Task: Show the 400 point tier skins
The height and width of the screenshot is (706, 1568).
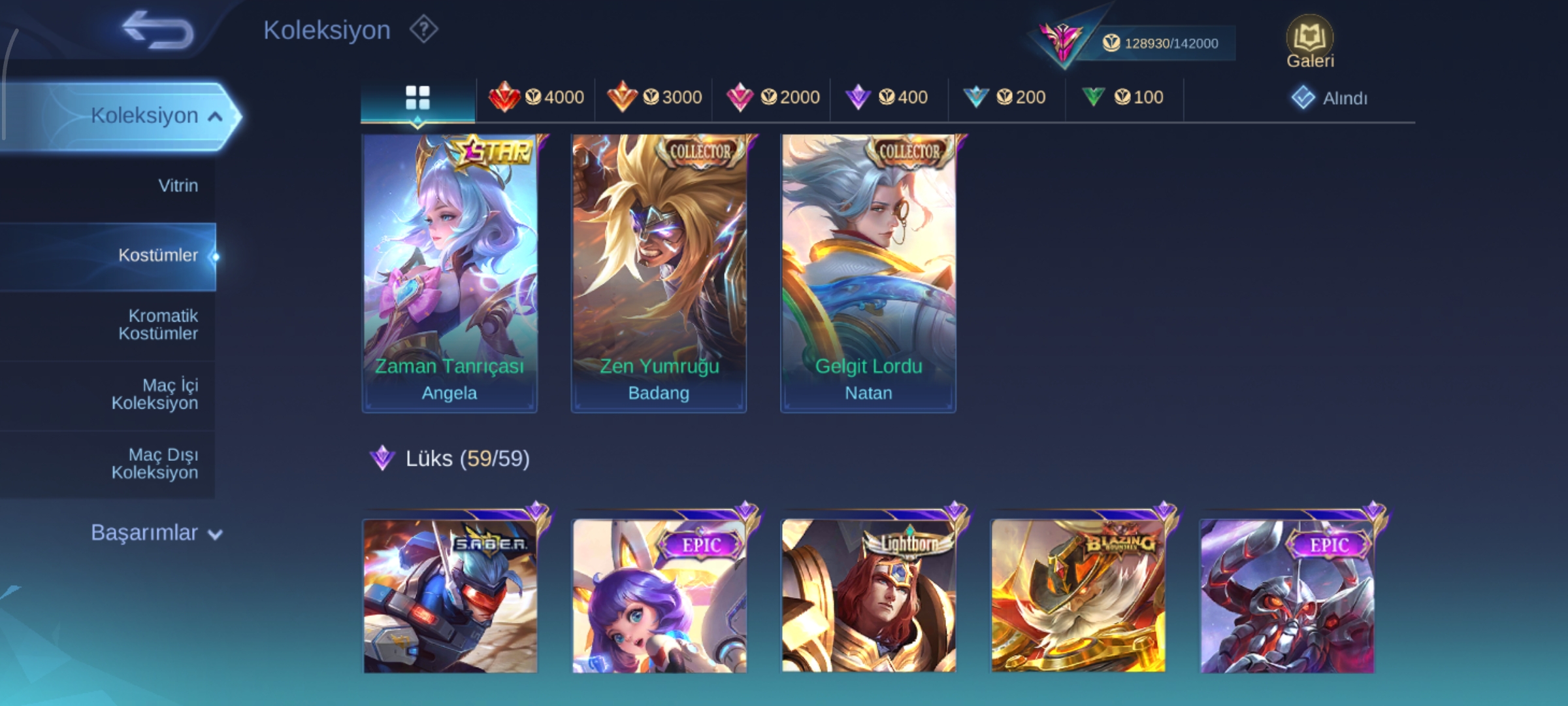Action: pyautogui.click(x=887, y=98)
